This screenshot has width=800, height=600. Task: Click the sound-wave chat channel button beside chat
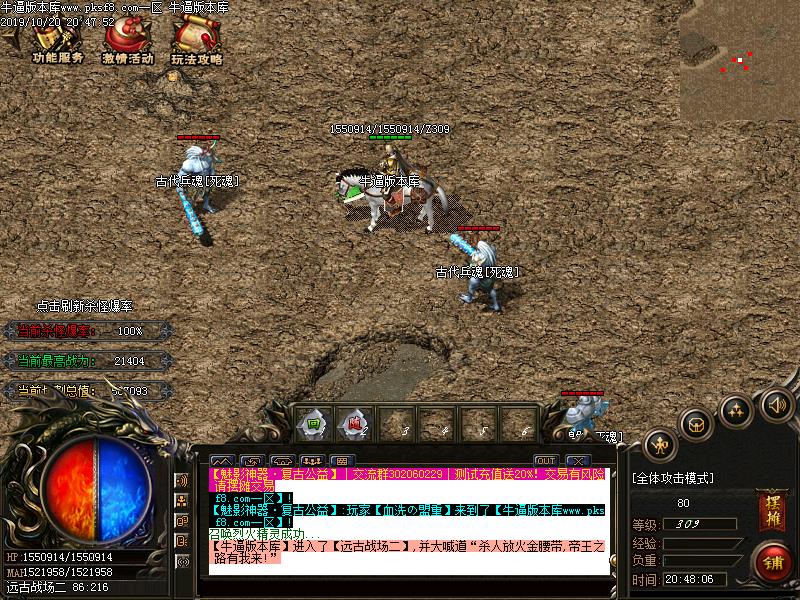pos(182,480)
